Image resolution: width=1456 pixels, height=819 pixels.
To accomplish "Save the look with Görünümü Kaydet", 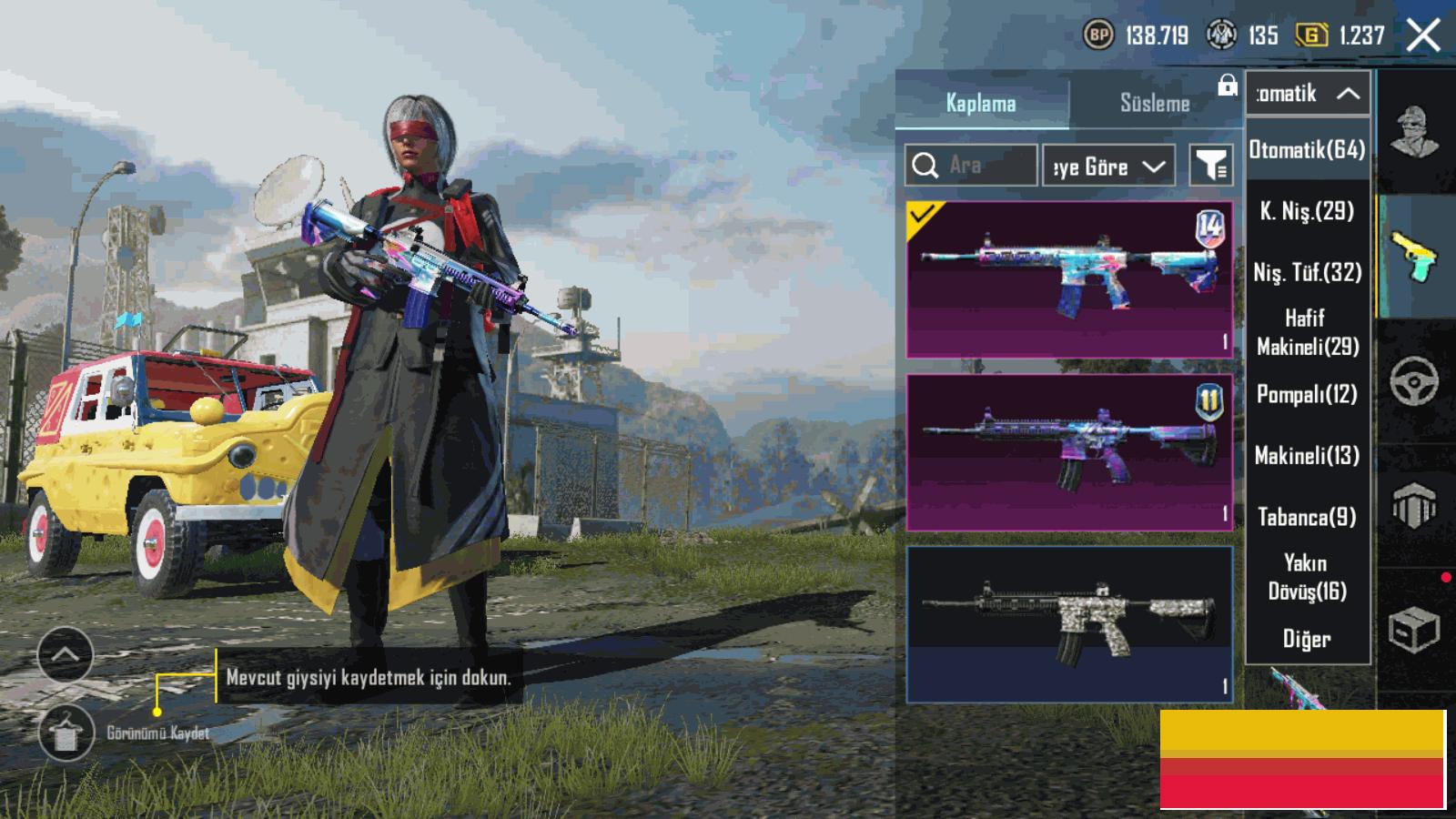I will pyautogui.click(x=66, y=733).
